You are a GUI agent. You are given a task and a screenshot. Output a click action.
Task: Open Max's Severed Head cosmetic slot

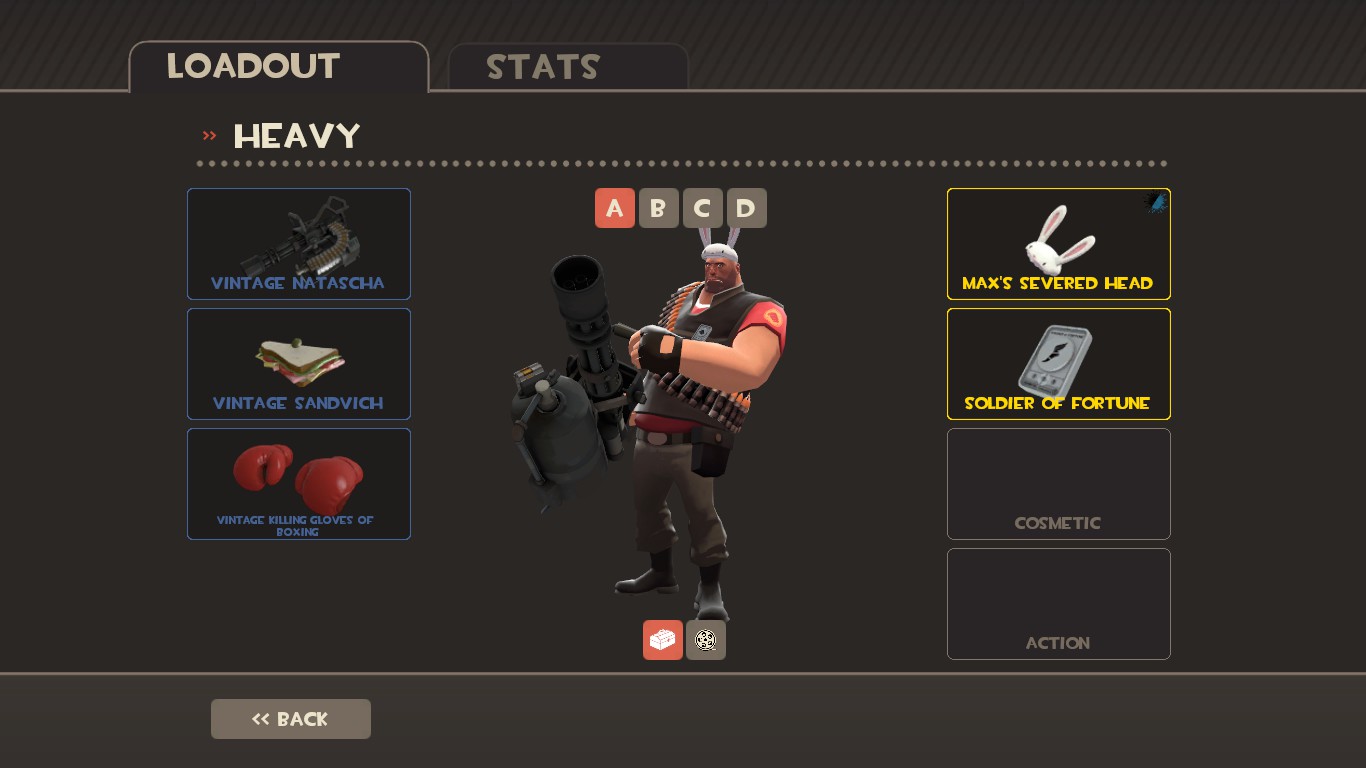pos(1058,244)
